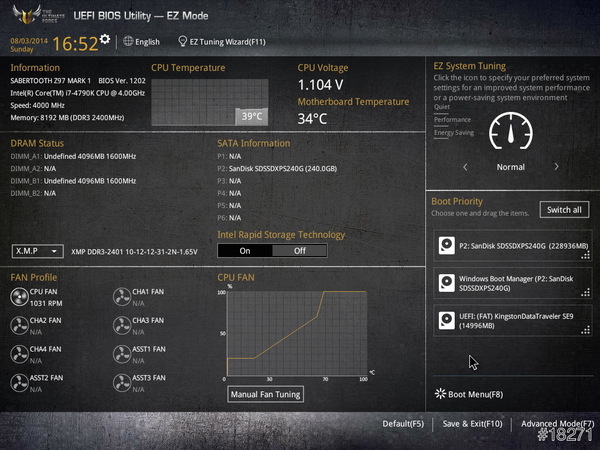
Task: Select the Windows Boot Manager boot entry
Action: point(512,284)
